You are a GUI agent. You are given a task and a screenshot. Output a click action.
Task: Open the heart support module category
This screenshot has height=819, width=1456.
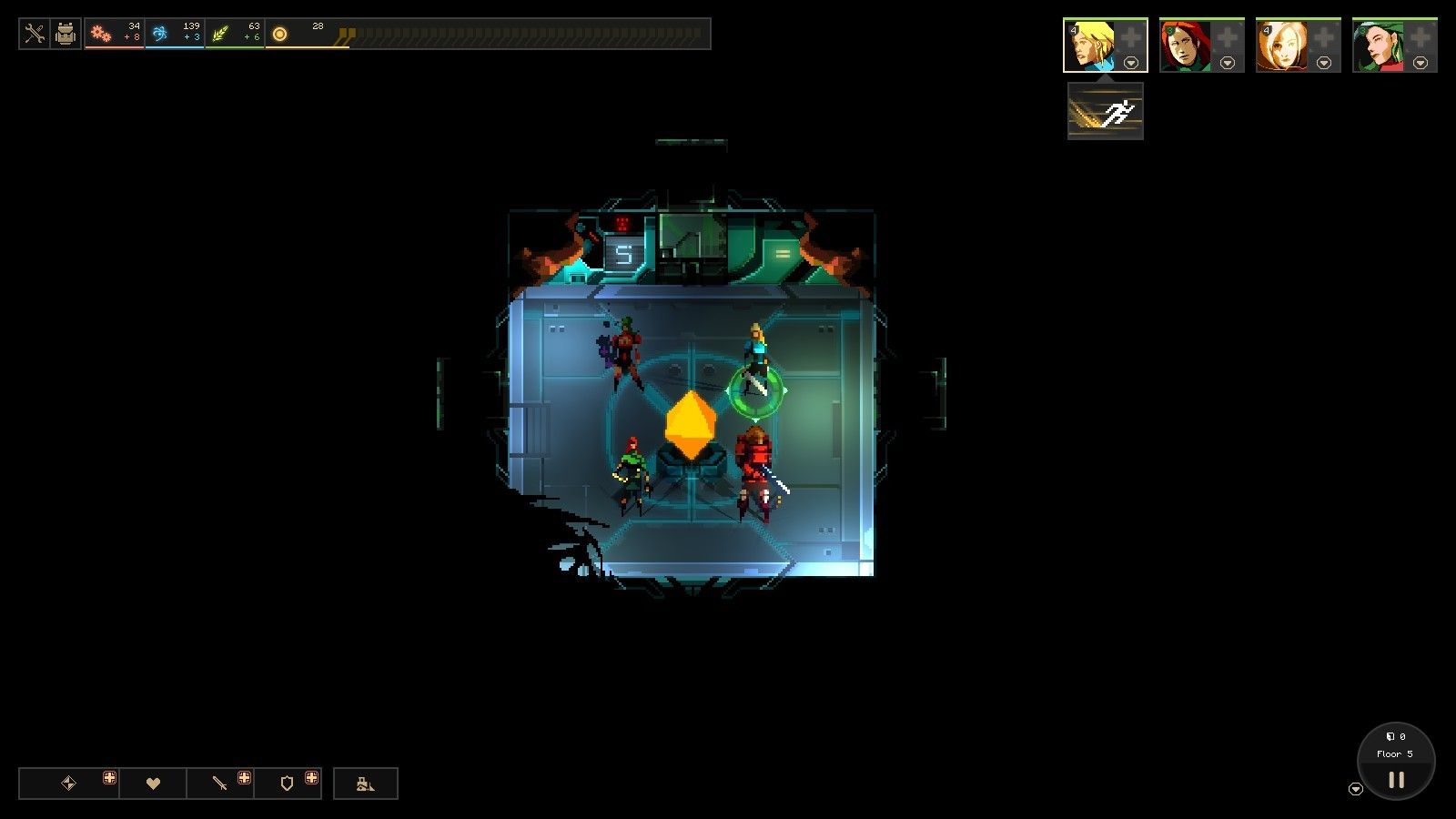click(x=153, y=784)
